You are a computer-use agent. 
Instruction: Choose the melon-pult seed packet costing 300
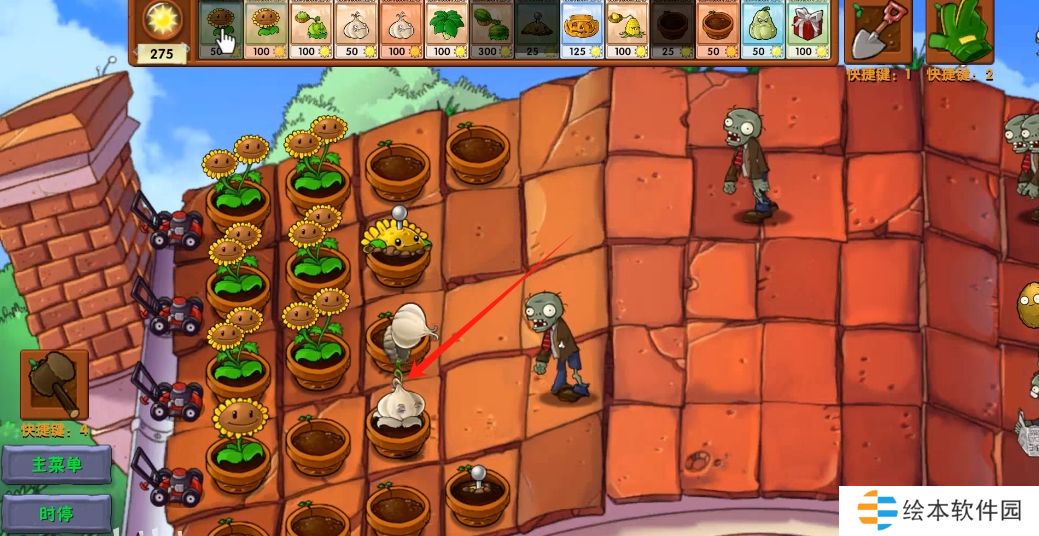pyautogui.click(x=490, y=30)
